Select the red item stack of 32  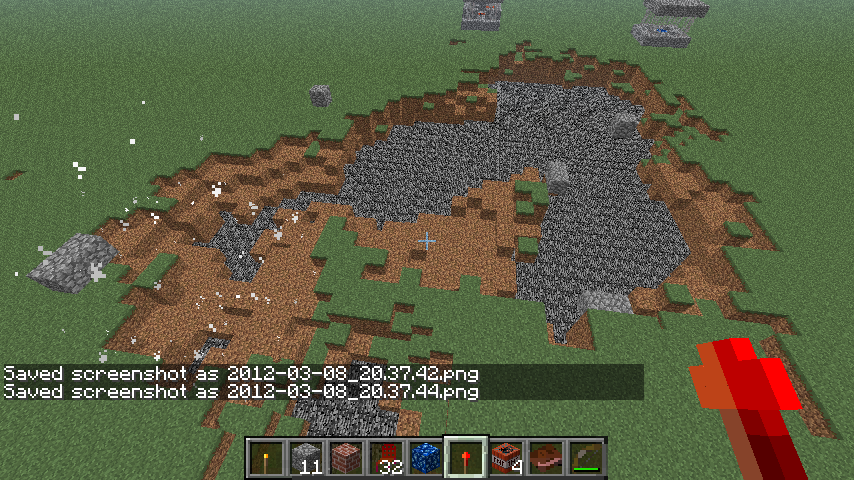(387, 459)
